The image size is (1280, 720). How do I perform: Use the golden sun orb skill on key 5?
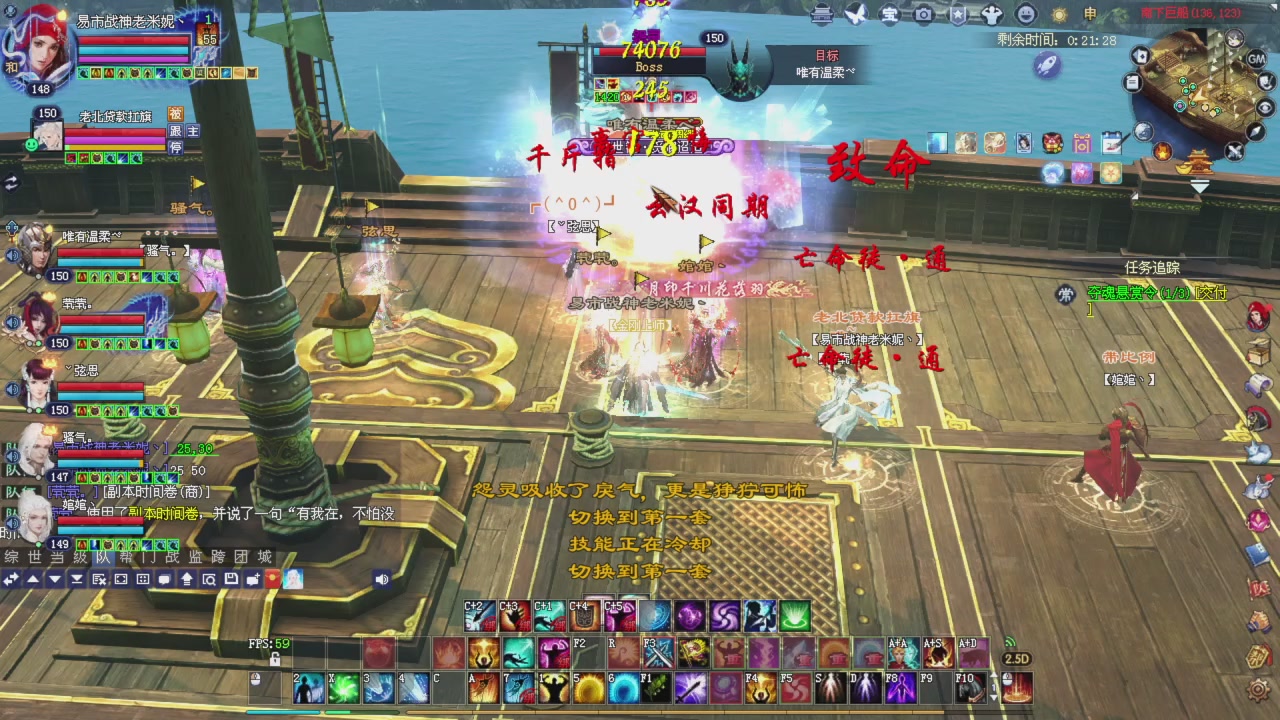(x=588, y=688)
